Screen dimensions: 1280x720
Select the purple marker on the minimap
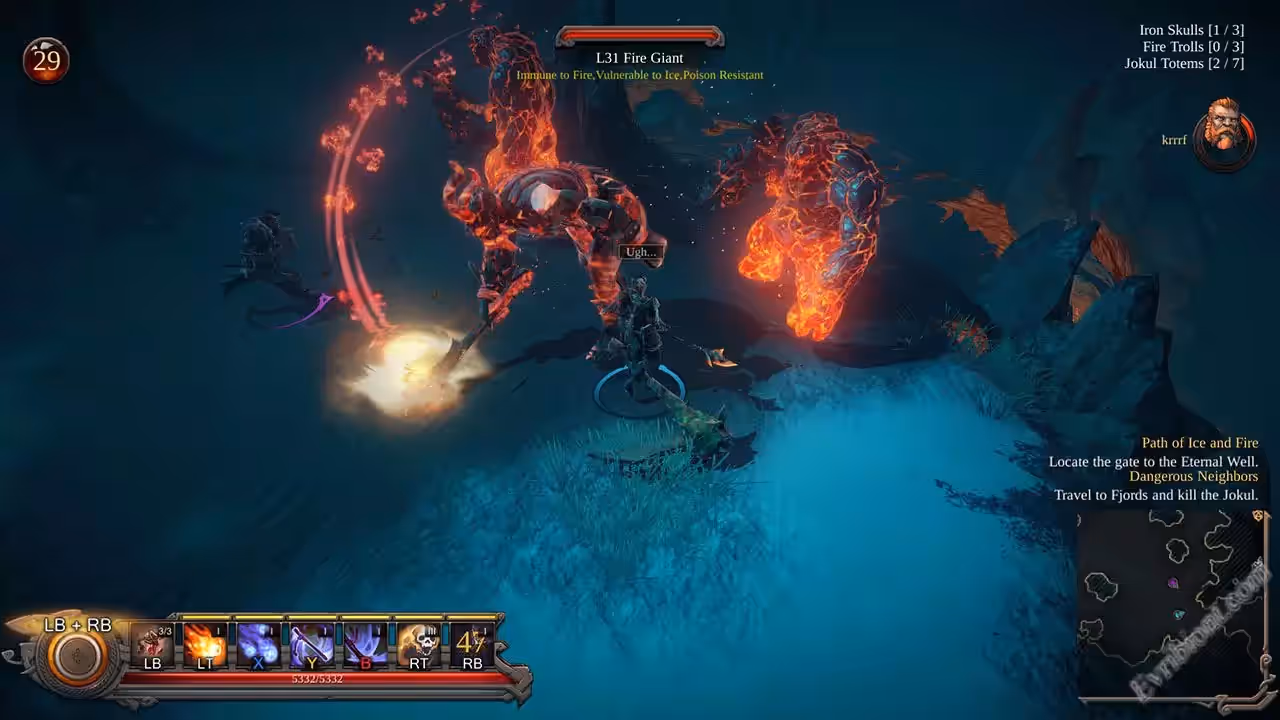click(1173, 583)
